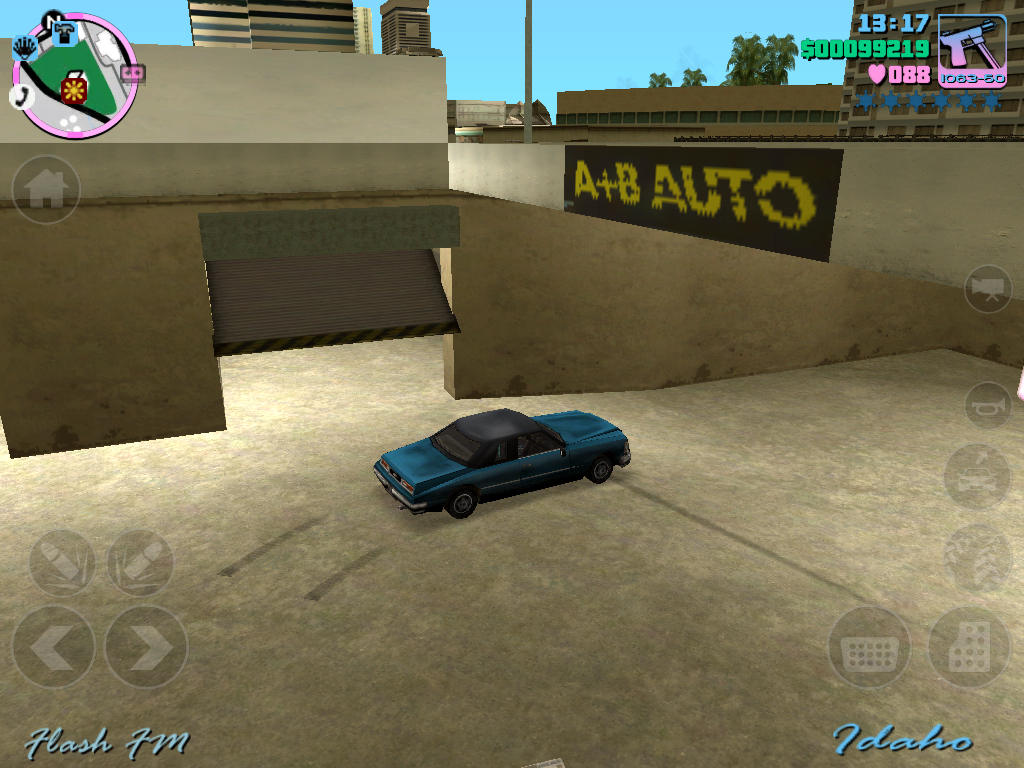Switch view with the camera button
The height and width of the screenshot is (768, 1024).
click(x=988, y=289)
